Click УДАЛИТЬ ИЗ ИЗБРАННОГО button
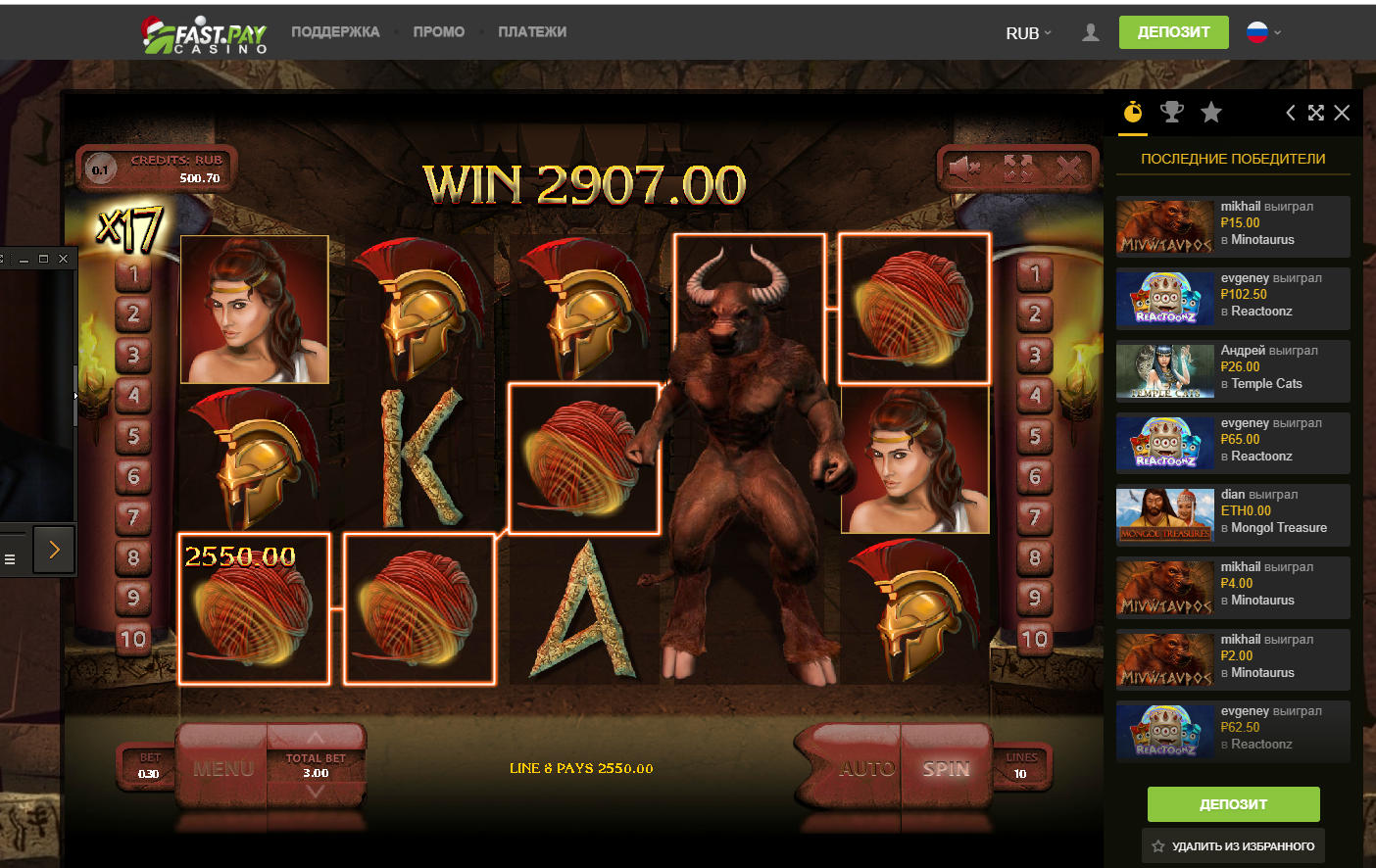1376x868 pixels. tap(1233, 845)
